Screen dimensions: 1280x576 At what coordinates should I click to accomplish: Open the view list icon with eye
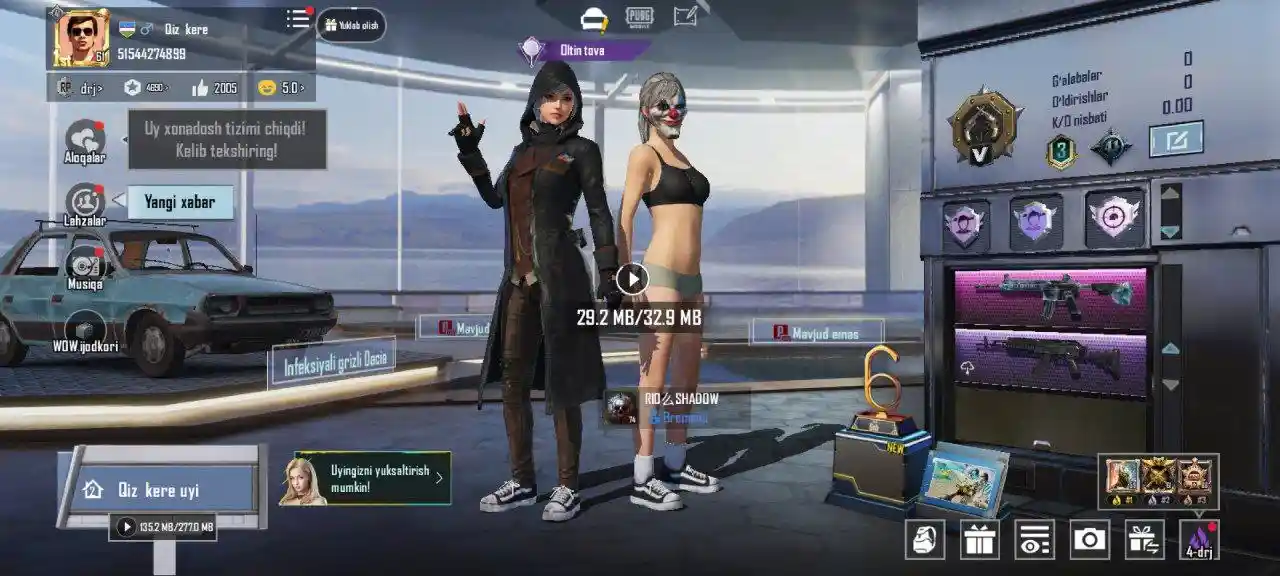(x=1034, y=540)
